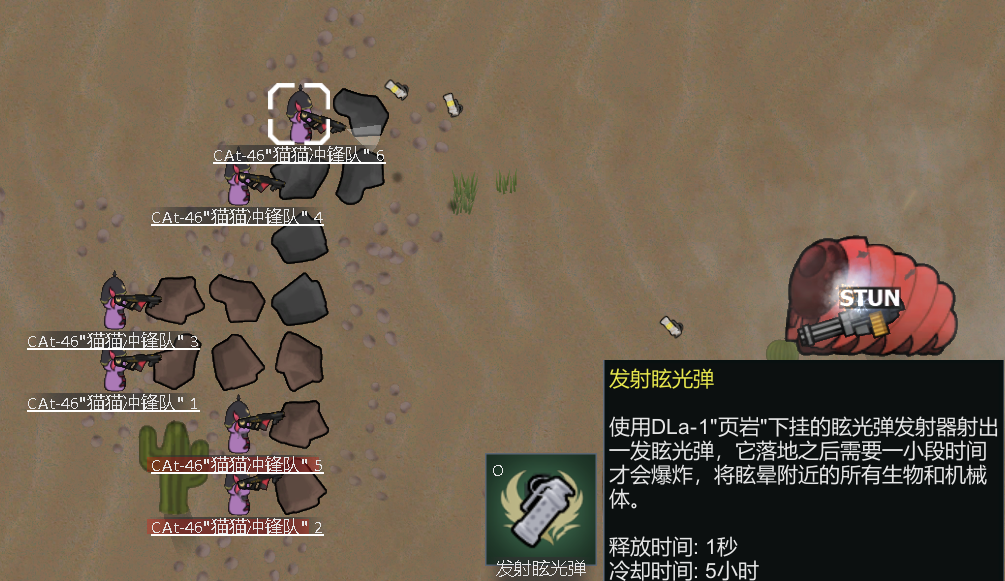Pick the unit labeled 猫猫冲锋队 1
Image resolution: width=1005 pixels, height=581 pixels.
(x=114, y=370)
